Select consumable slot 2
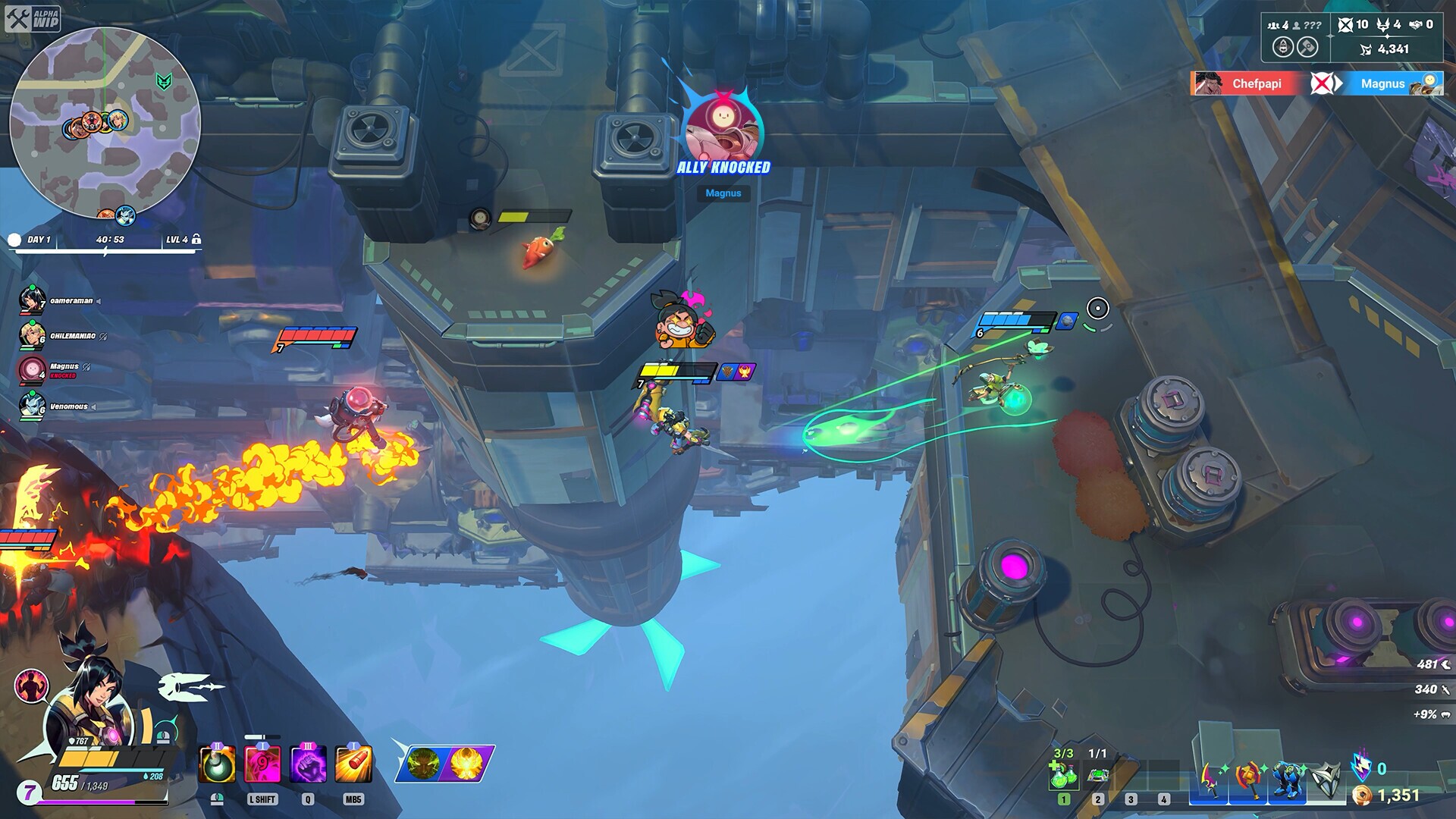 [x=1098, y=799]
